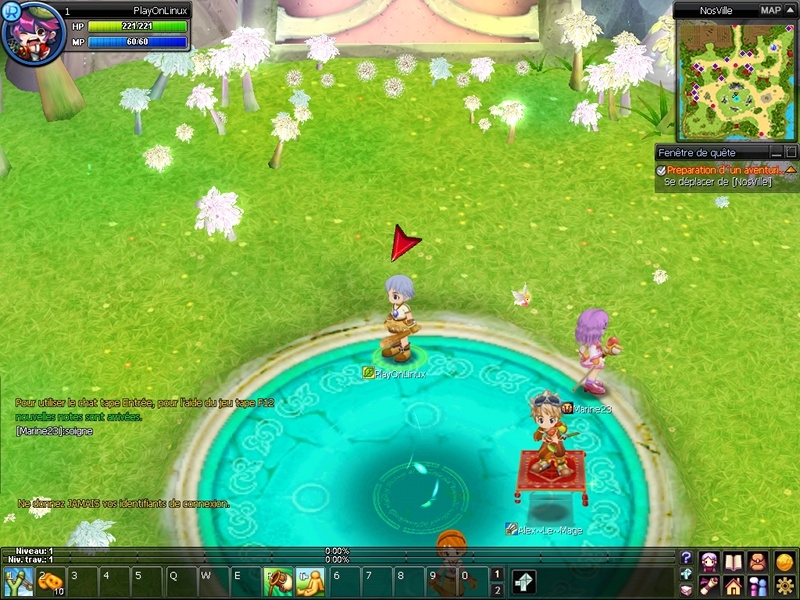Open the friends chat icon
Image resolution: width=800 pixels, height=600 pixels.
tap(759, 585)
